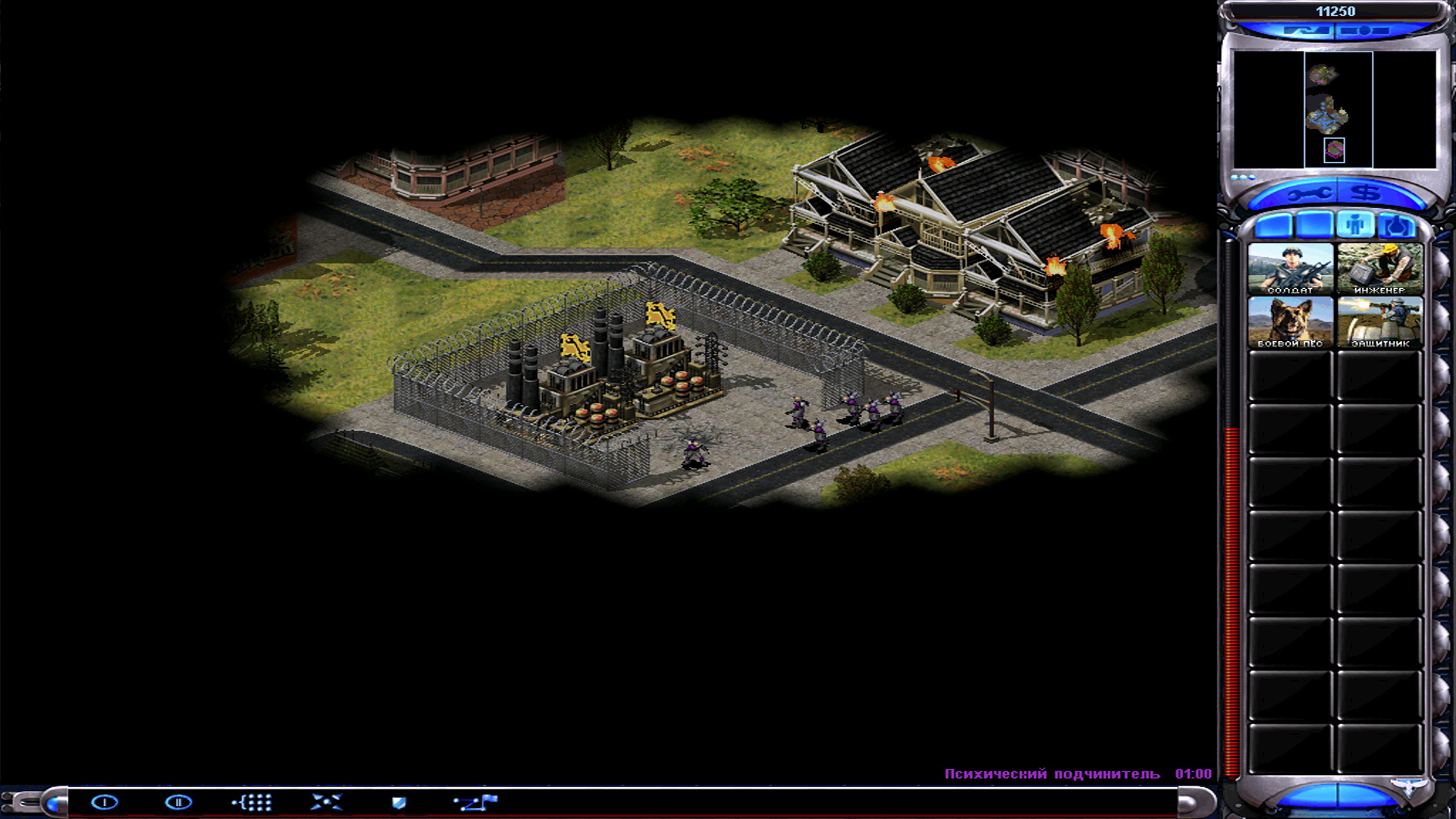The image size is (1456, 819).
Task: Toggle sell mode with the dollar button
Action: [1367, 194]
